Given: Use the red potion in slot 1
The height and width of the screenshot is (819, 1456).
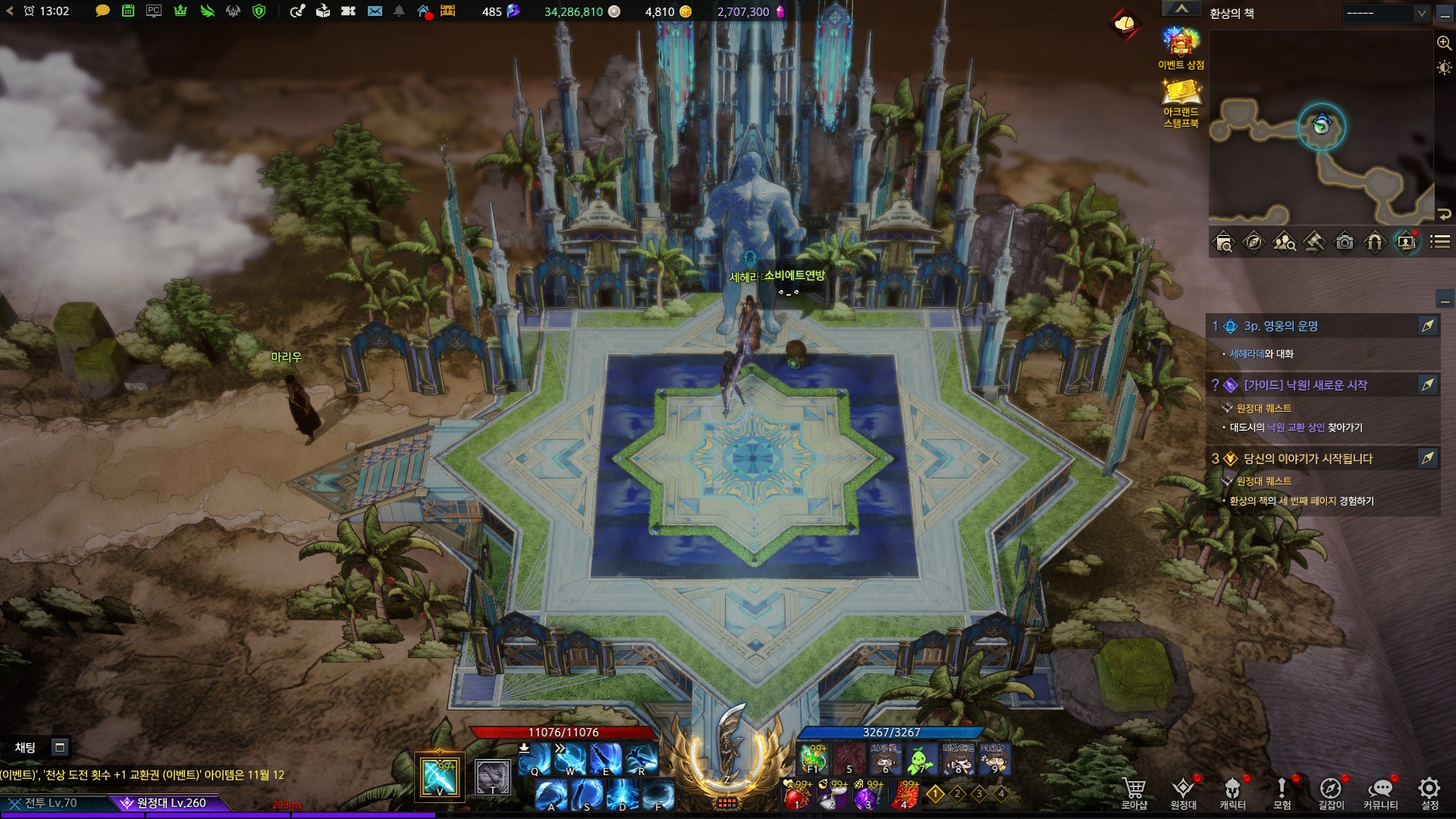Looking at the screenshot, I should (796, 795).
